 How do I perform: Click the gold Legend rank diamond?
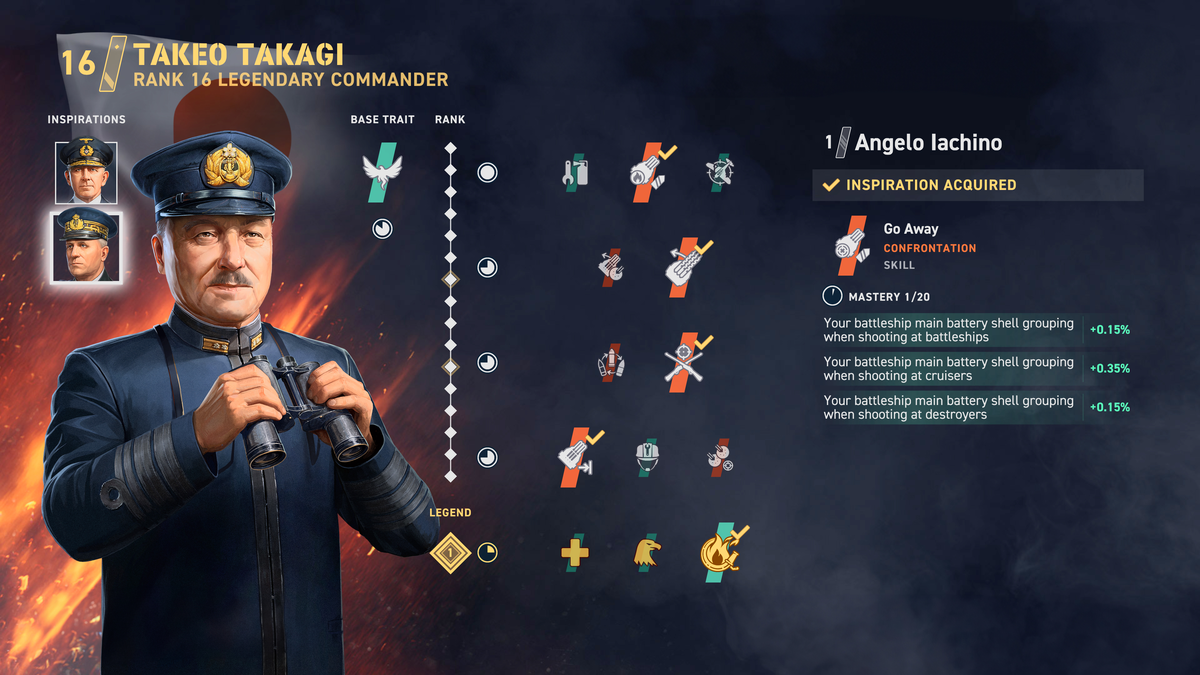450,552
